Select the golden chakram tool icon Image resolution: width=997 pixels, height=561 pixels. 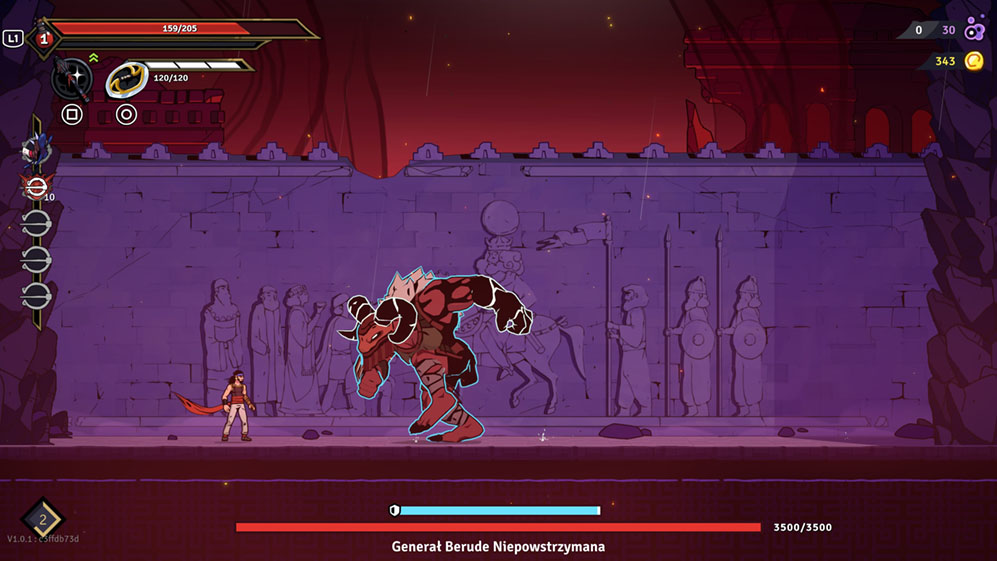coord(126,78)
